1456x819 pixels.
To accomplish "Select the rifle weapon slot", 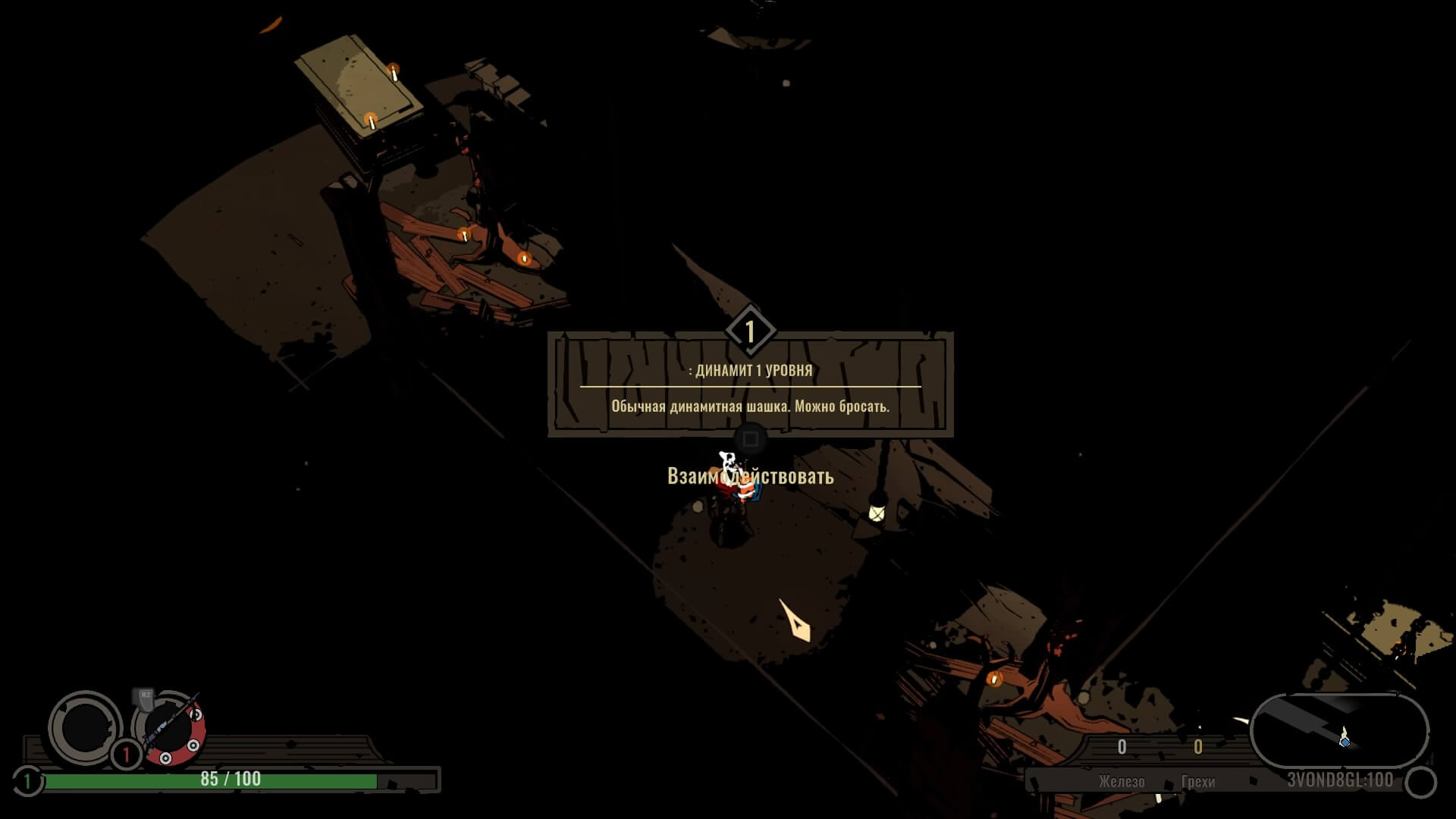I will click(x=168, y=729).
